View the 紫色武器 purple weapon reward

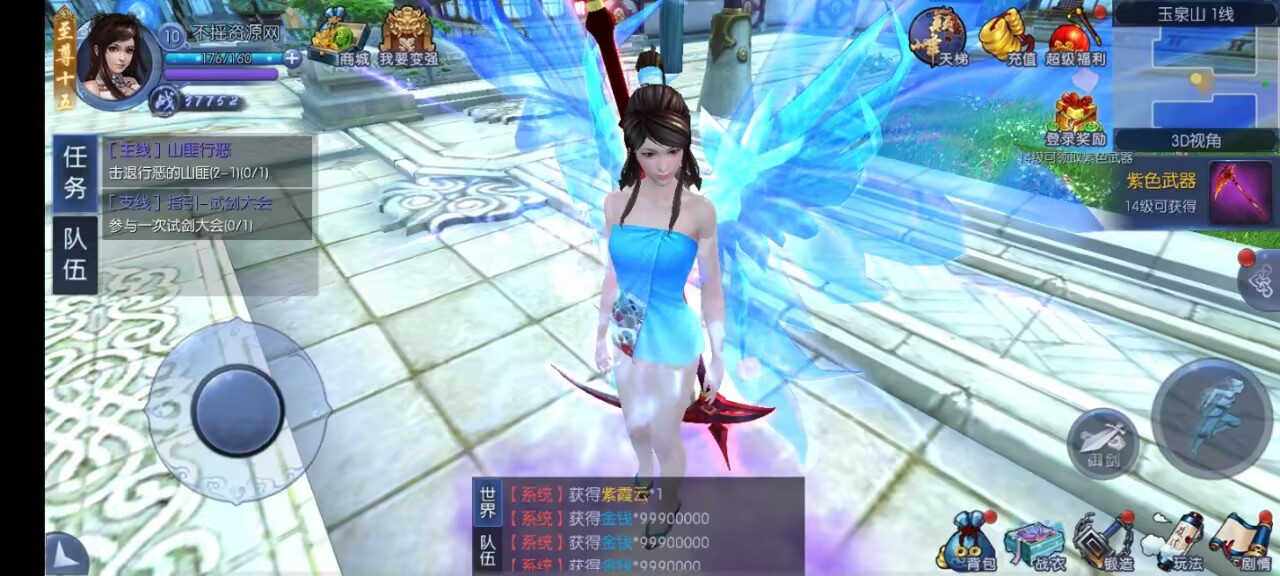1240,192
